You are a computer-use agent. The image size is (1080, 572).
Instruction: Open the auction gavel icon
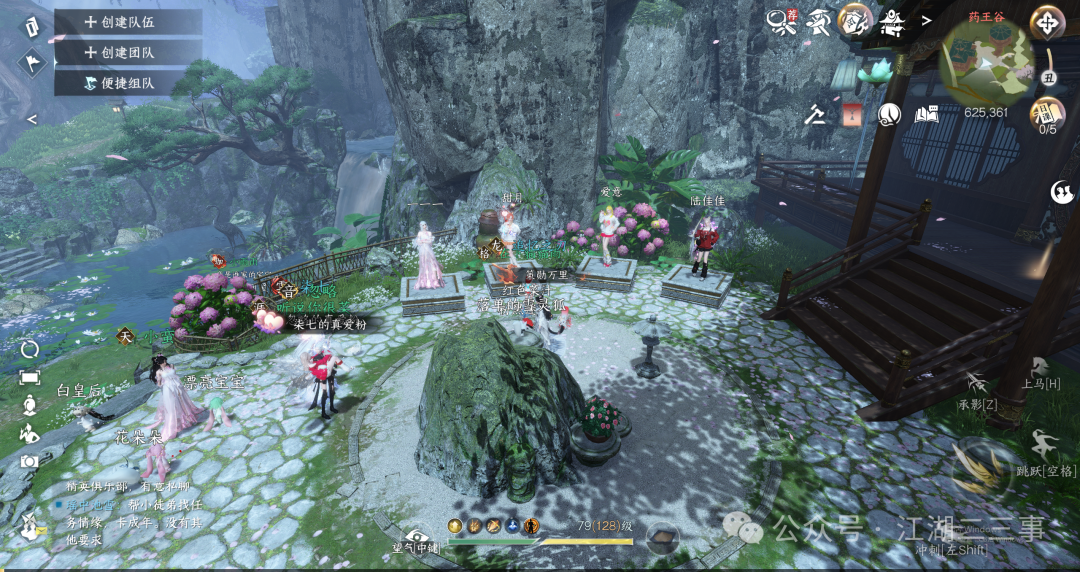point(816,114)
